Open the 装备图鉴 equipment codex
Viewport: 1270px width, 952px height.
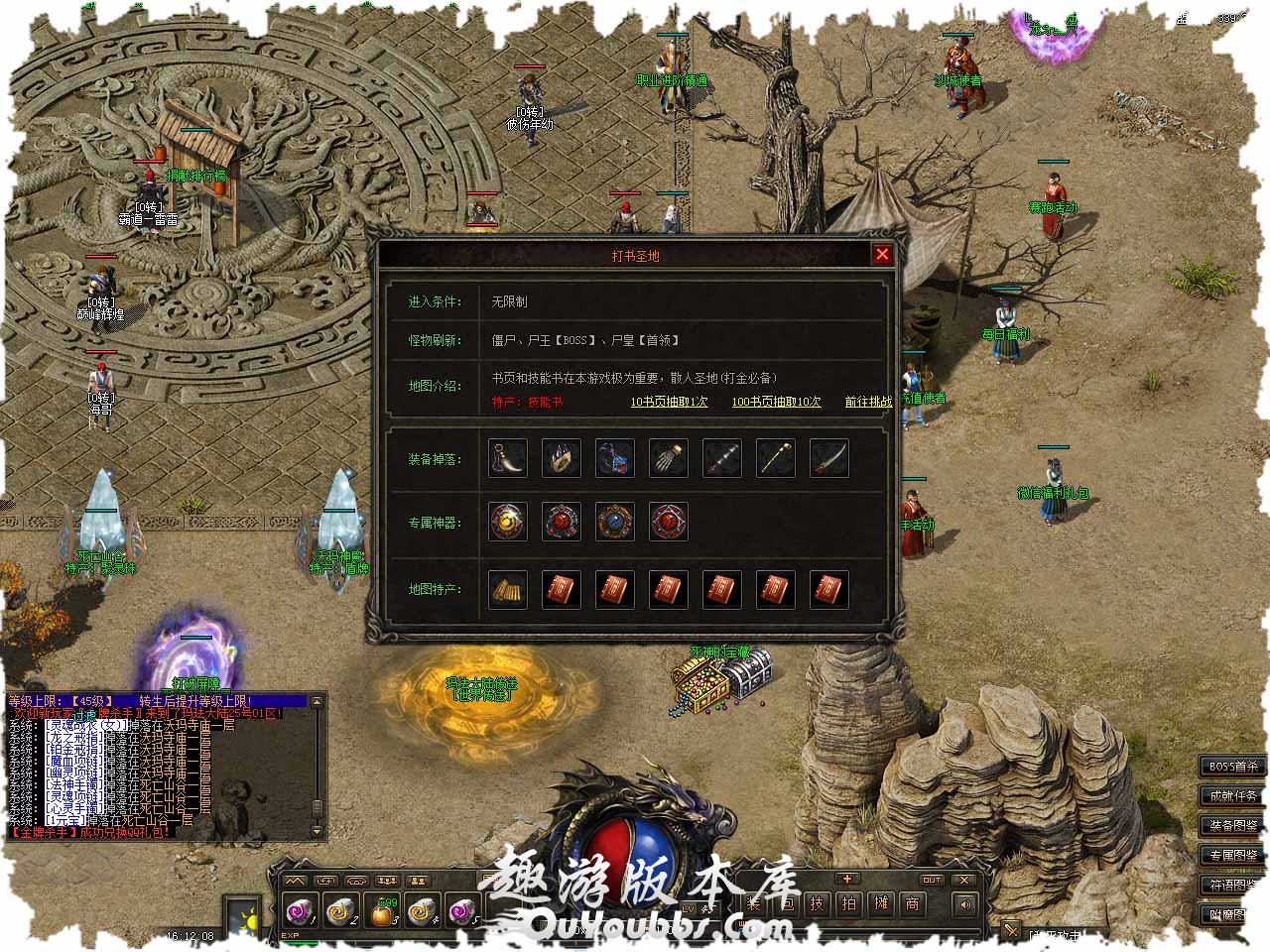(1233, 826)
